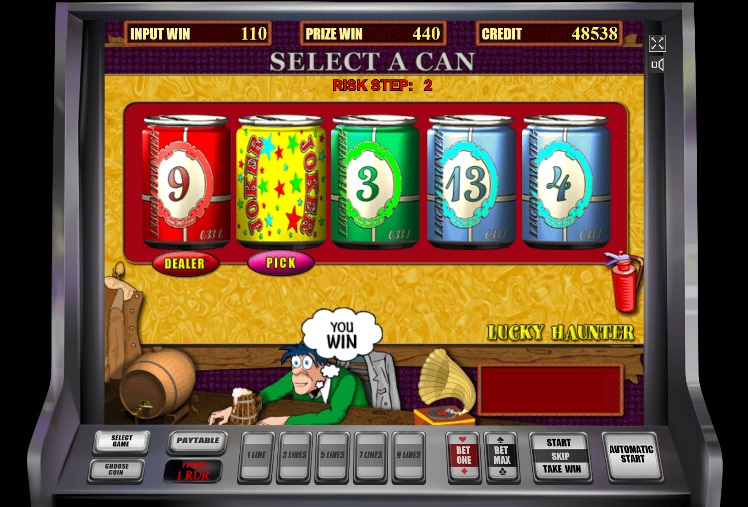The height and width of the screenshot is (507, 748).
Task: Click the Start / Take Win button
Action: click(560, 455)
